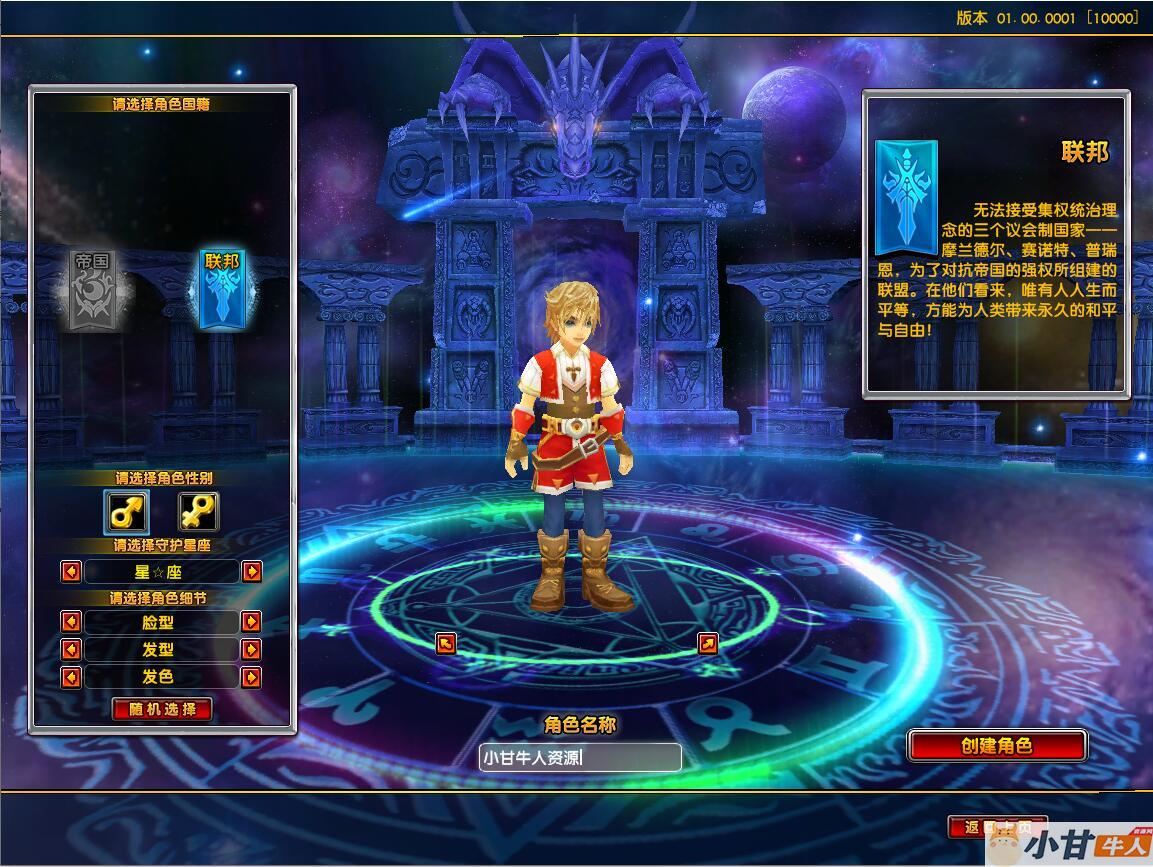Image resolution: width=1153 pixels, height=867 pixels.
Task: Focus the 角色名称 character name field
Action: 580,757
